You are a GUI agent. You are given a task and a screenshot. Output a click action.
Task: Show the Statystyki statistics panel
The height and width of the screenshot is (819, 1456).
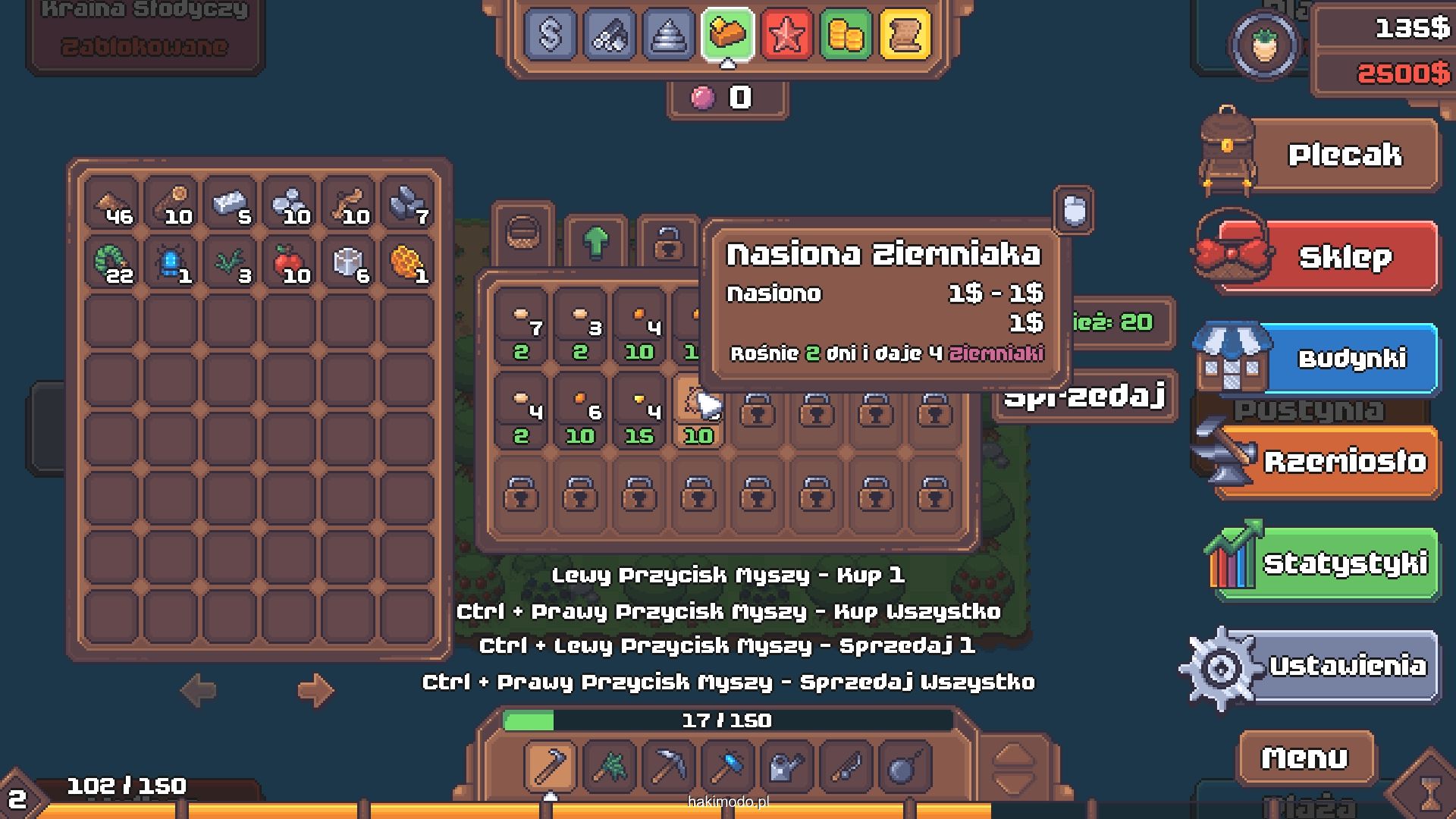[1344, 563]
